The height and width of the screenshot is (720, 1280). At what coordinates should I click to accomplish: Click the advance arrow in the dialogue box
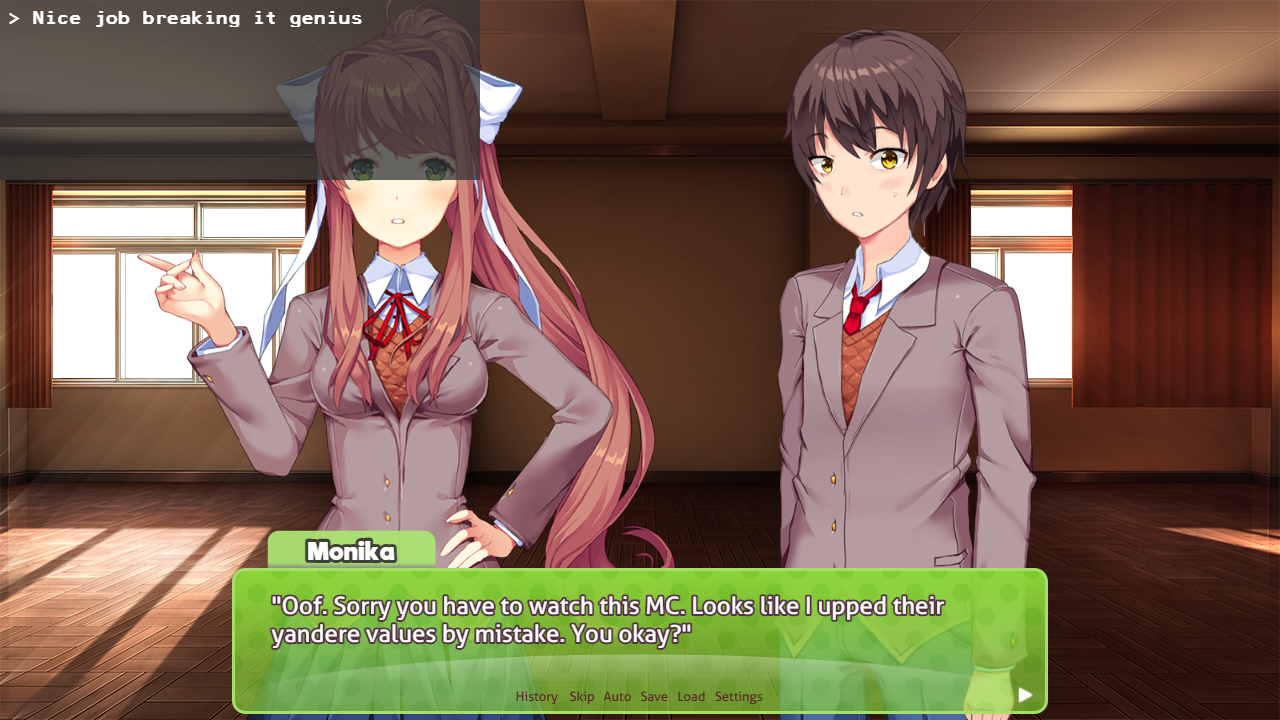1025,694
